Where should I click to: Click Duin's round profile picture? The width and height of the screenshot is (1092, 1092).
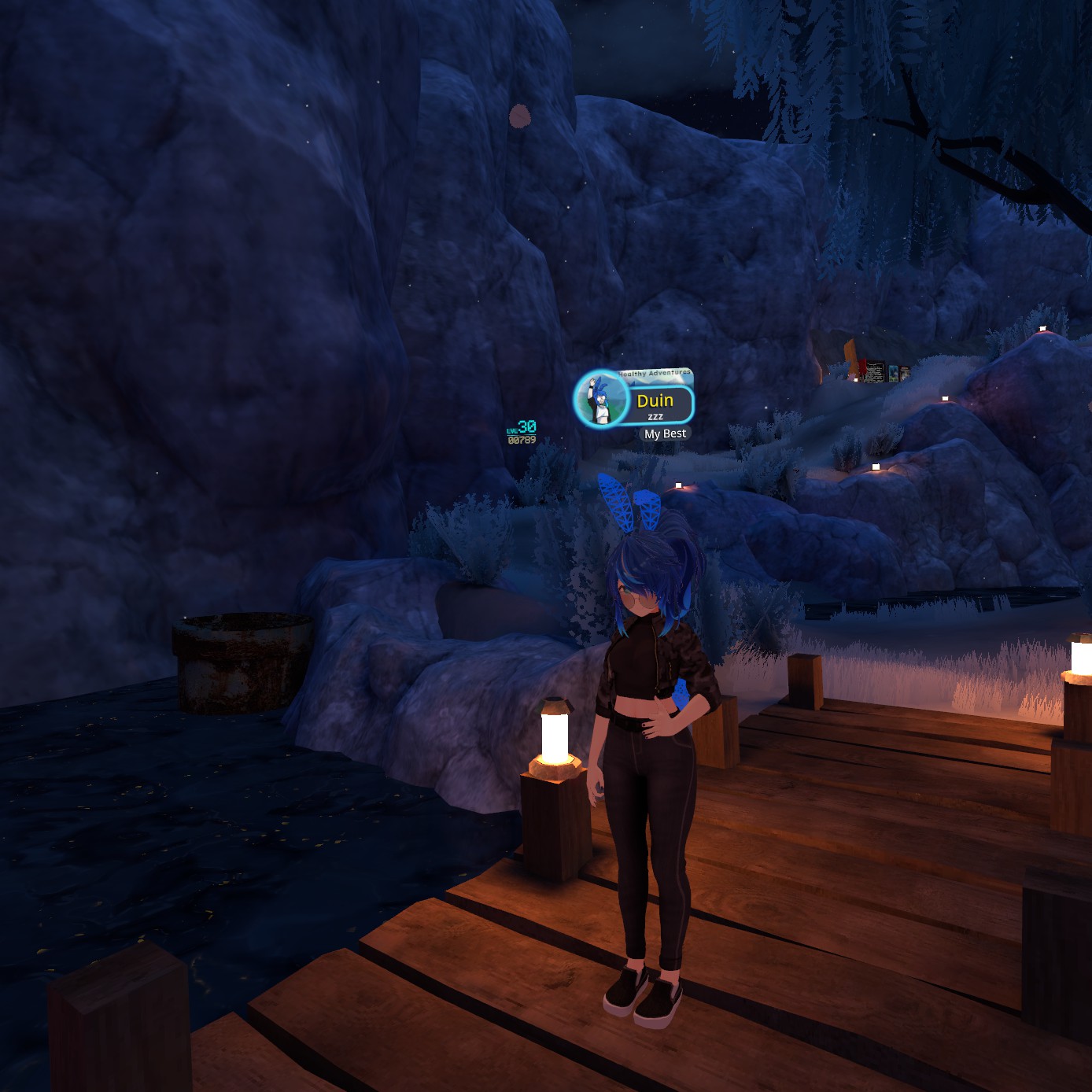601,398
